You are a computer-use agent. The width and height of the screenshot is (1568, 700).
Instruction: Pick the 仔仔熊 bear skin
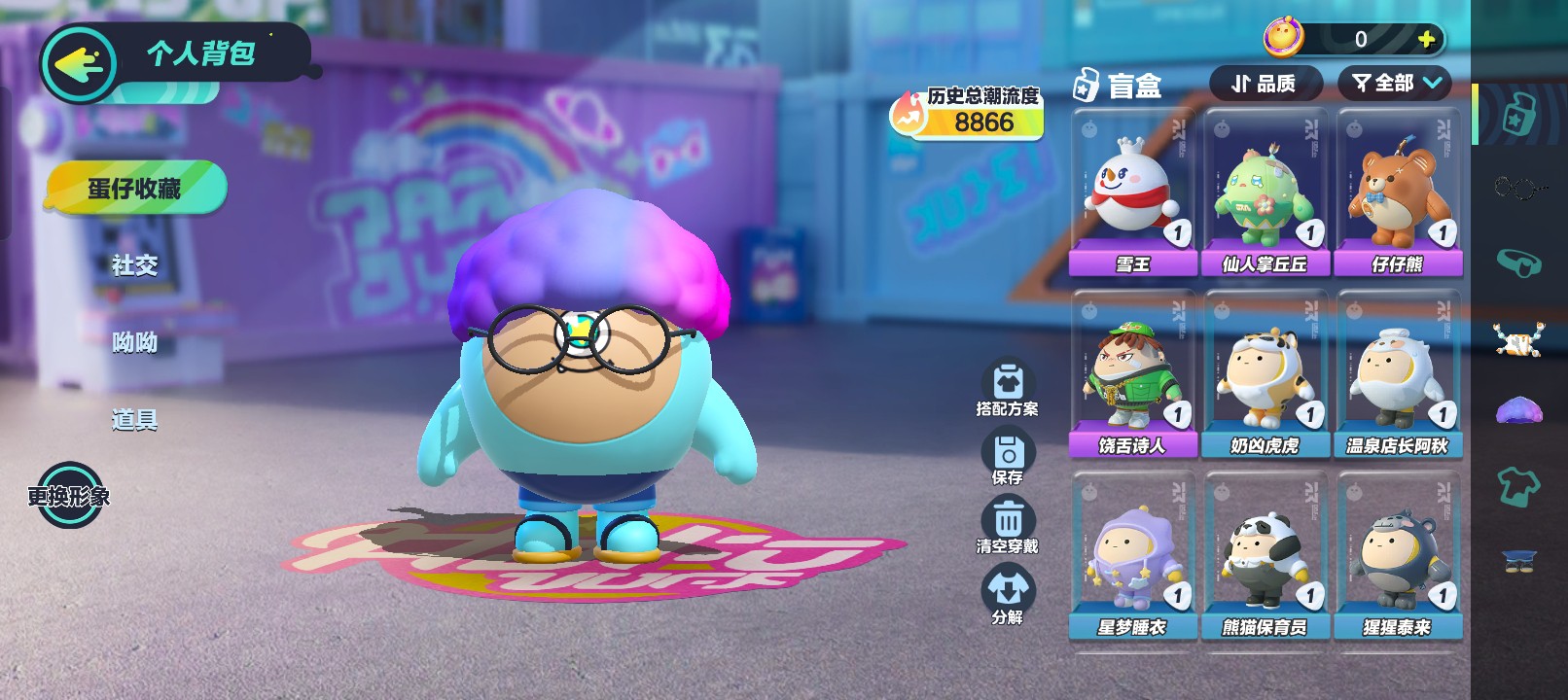click(x=1398, y=192)
